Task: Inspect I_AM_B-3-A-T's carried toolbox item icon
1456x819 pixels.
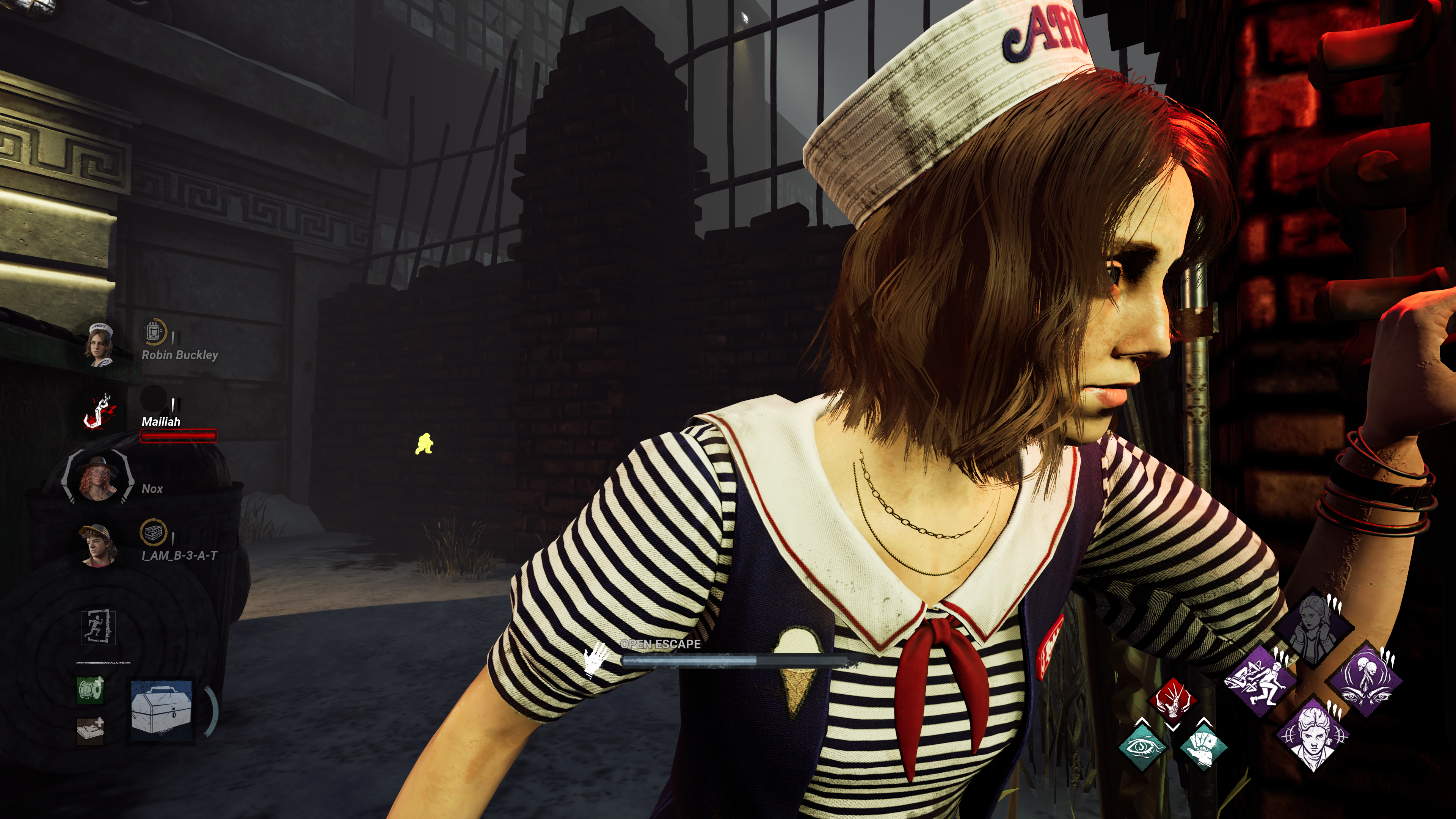Action: [152, 532]
